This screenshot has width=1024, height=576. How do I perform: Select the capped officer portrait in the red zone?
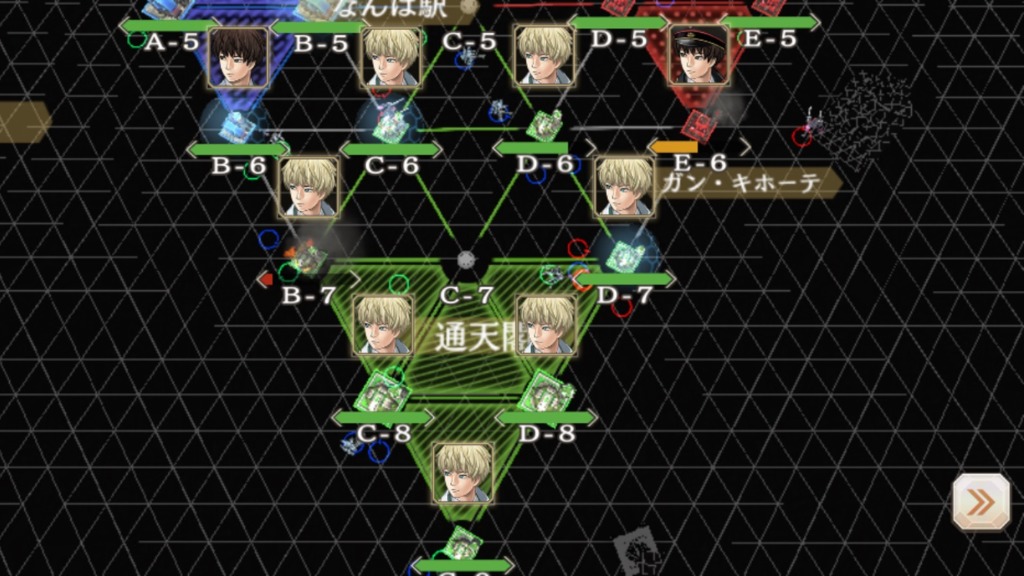click(698, 55)
